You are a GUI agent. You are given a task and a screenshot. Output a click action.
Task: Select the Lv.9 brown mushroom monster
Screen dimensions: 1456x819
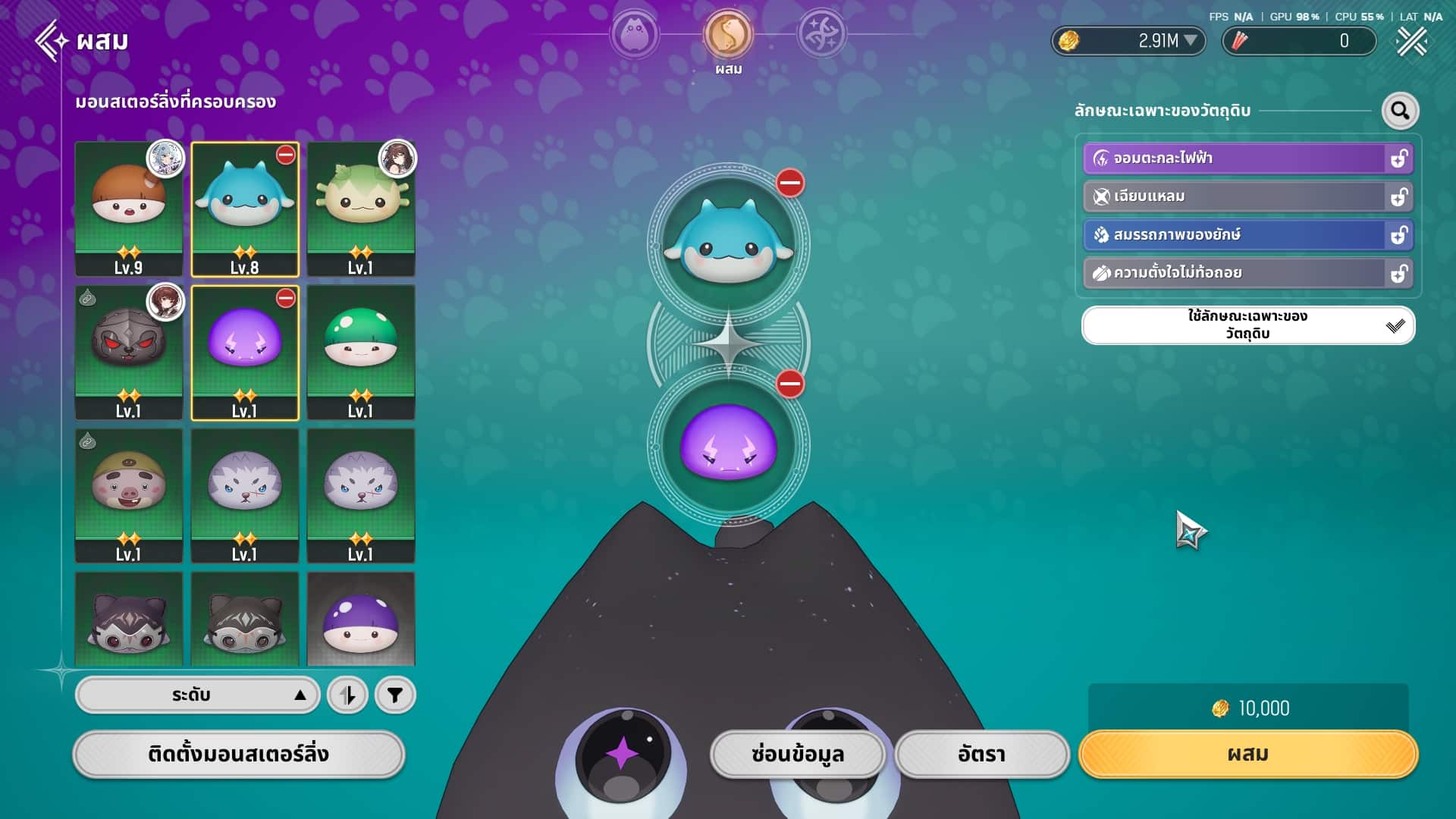(128, 209)
